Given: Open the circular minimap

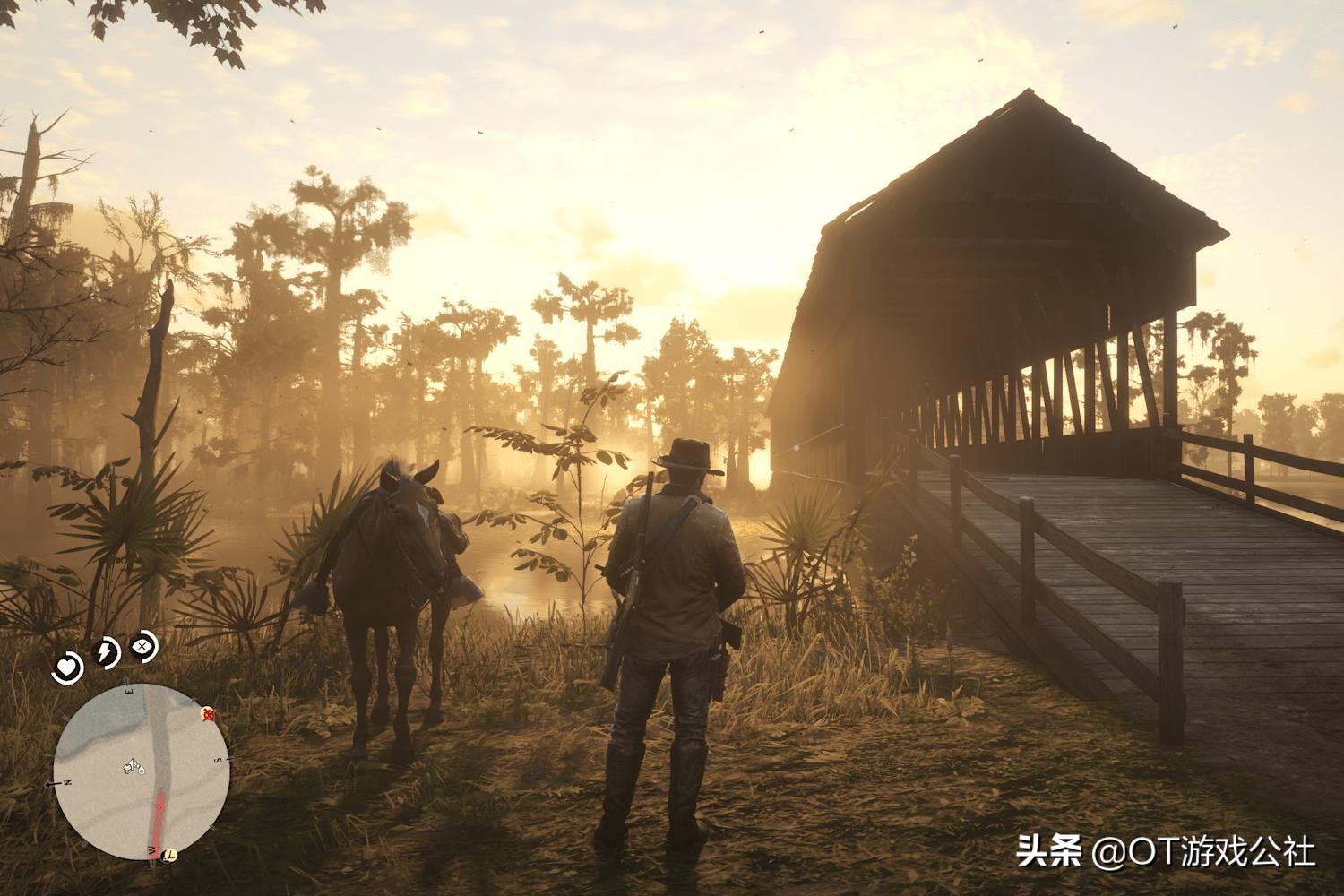Looking at the screenshot, I should [x=141, y=772].
